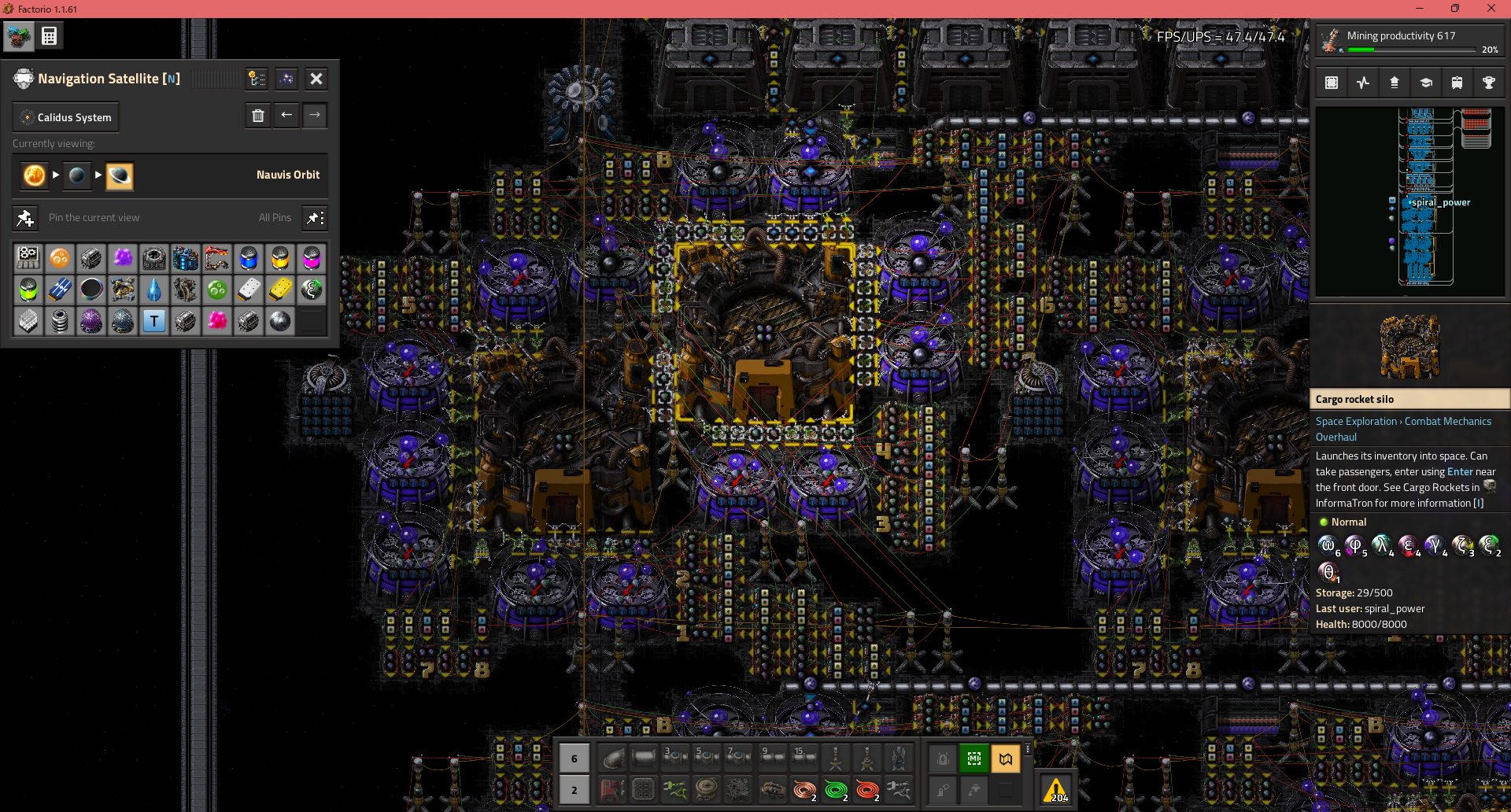
Task: Open the trains overview button
Action: click(1457, 83)
